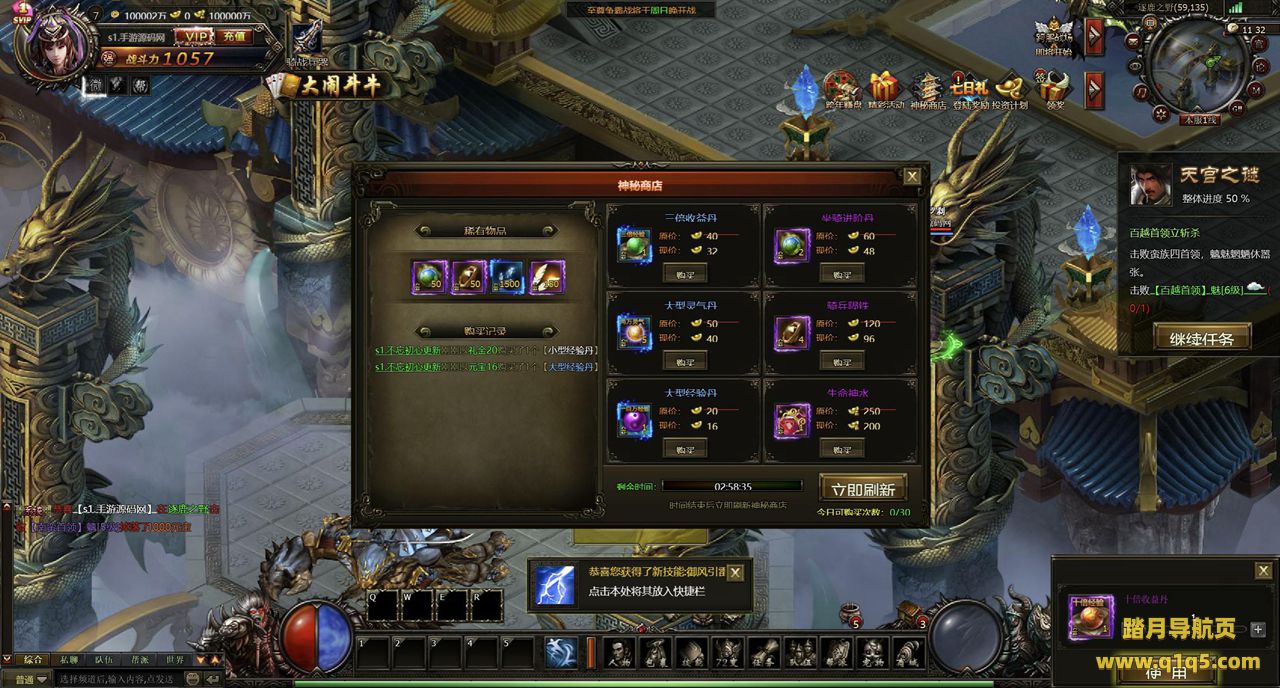Screen dimensions: 1280x688
Task: Buy the 三倍收益丹 item
Action: (x=685, y=273)
